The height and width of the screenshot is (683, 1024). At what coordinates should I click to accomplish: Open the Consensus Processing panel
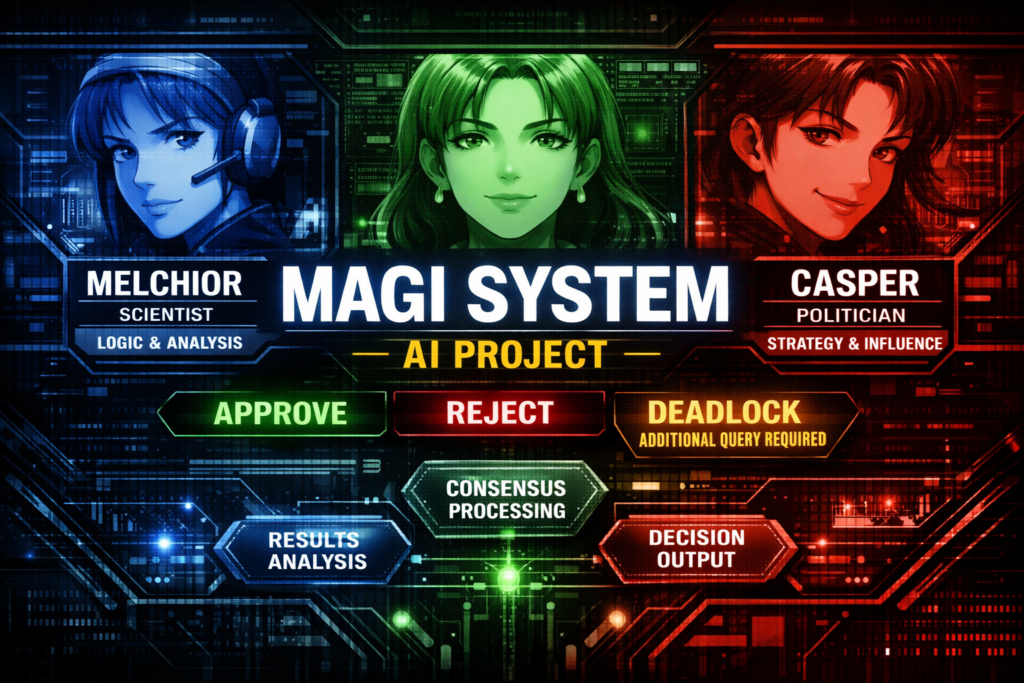[505, 499]
